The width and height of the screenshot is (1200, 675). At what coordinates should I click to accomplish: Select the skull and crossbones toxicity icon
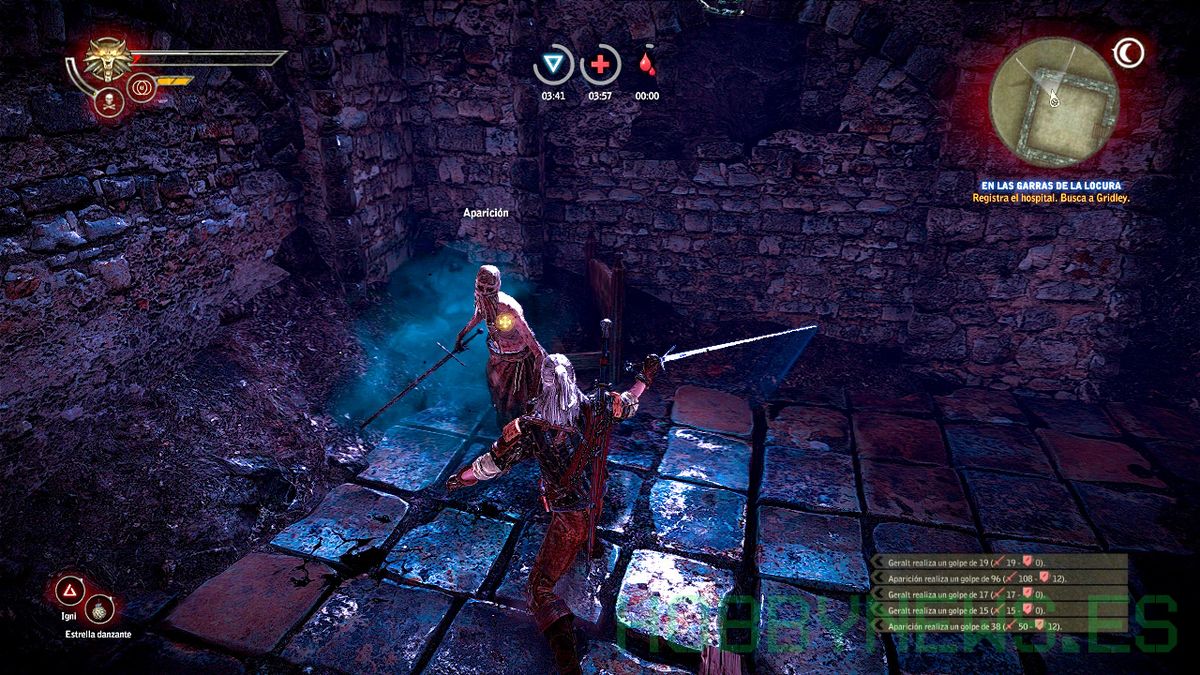105,99
